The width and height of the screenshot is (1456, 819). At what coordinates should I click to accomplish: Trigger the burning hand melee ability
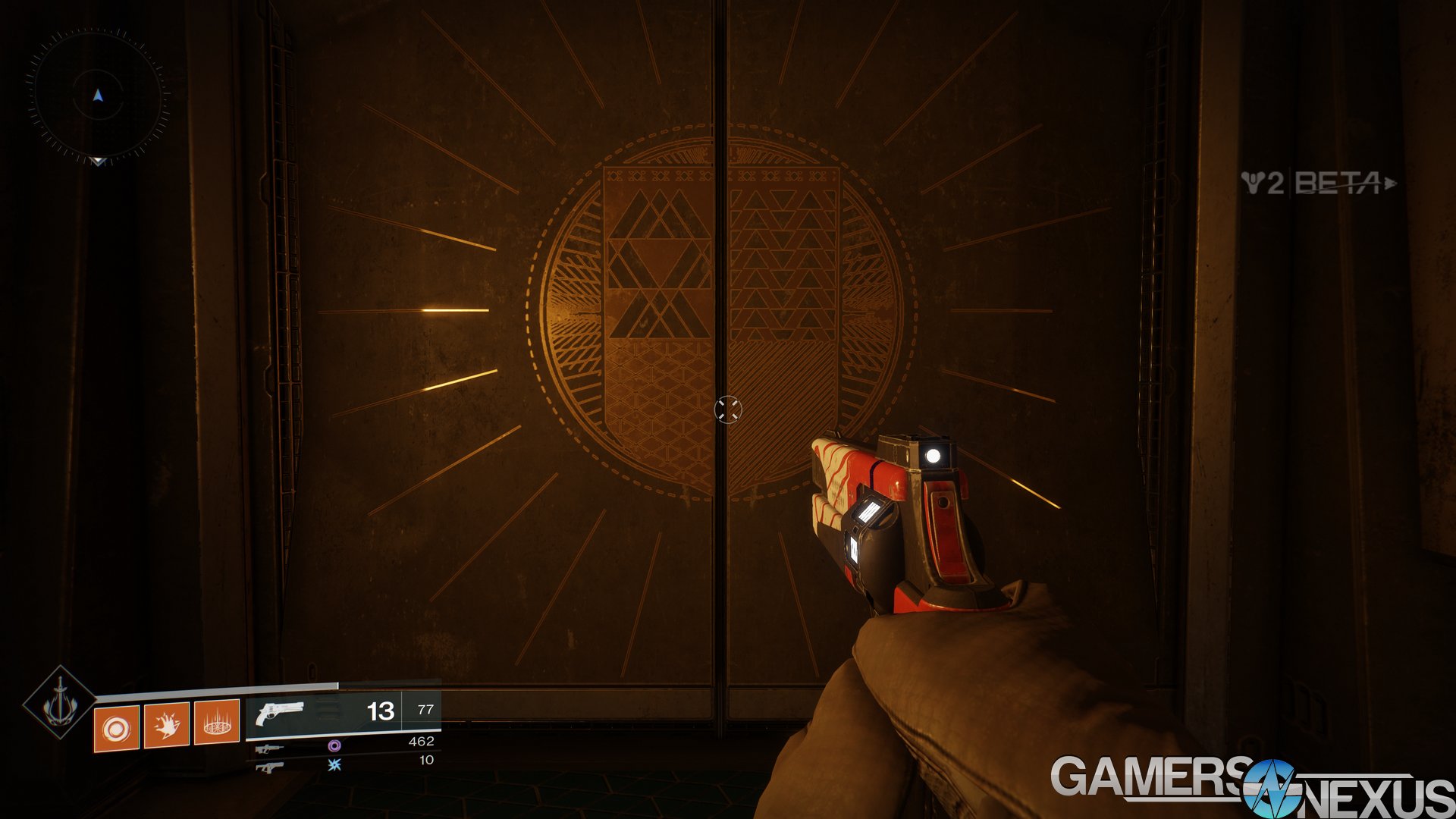[x=166, y=725]
